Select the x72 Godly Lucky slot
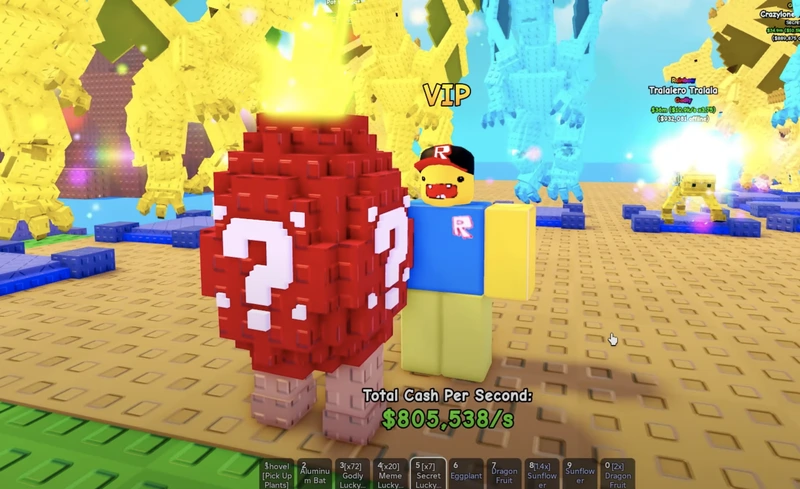Screen dimensions: 800x489 353,474
